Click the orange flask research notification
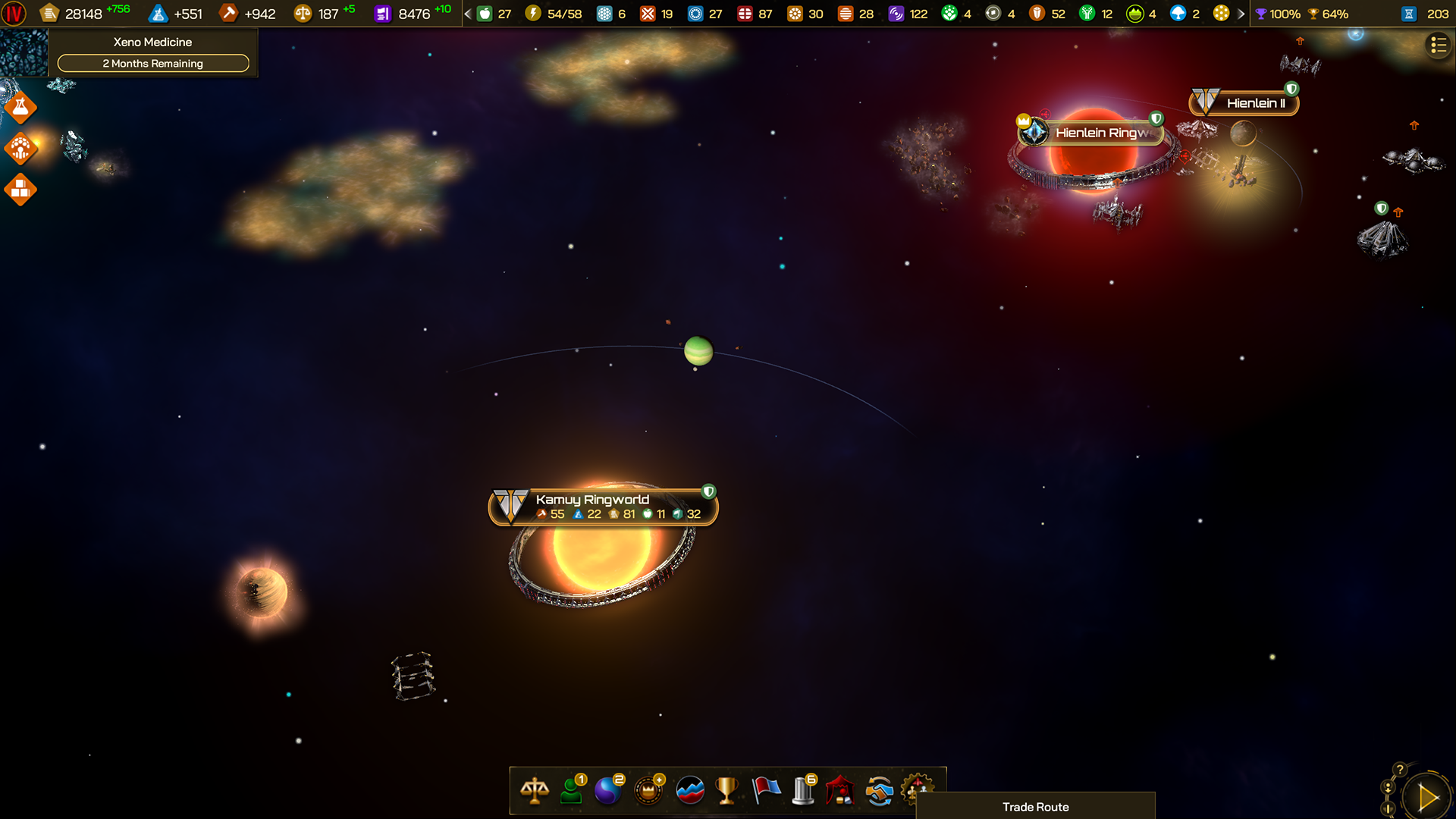Image resolution: width=1456 pixels, height=819 pixels. [20, 108]
